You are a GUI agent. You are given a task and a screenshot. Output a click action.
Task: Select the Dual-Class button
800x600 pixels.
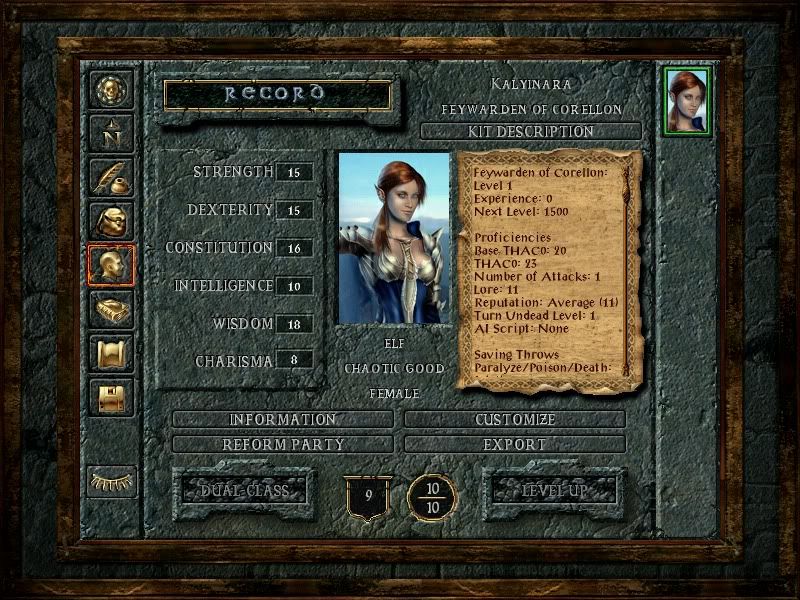click(244, 490)
